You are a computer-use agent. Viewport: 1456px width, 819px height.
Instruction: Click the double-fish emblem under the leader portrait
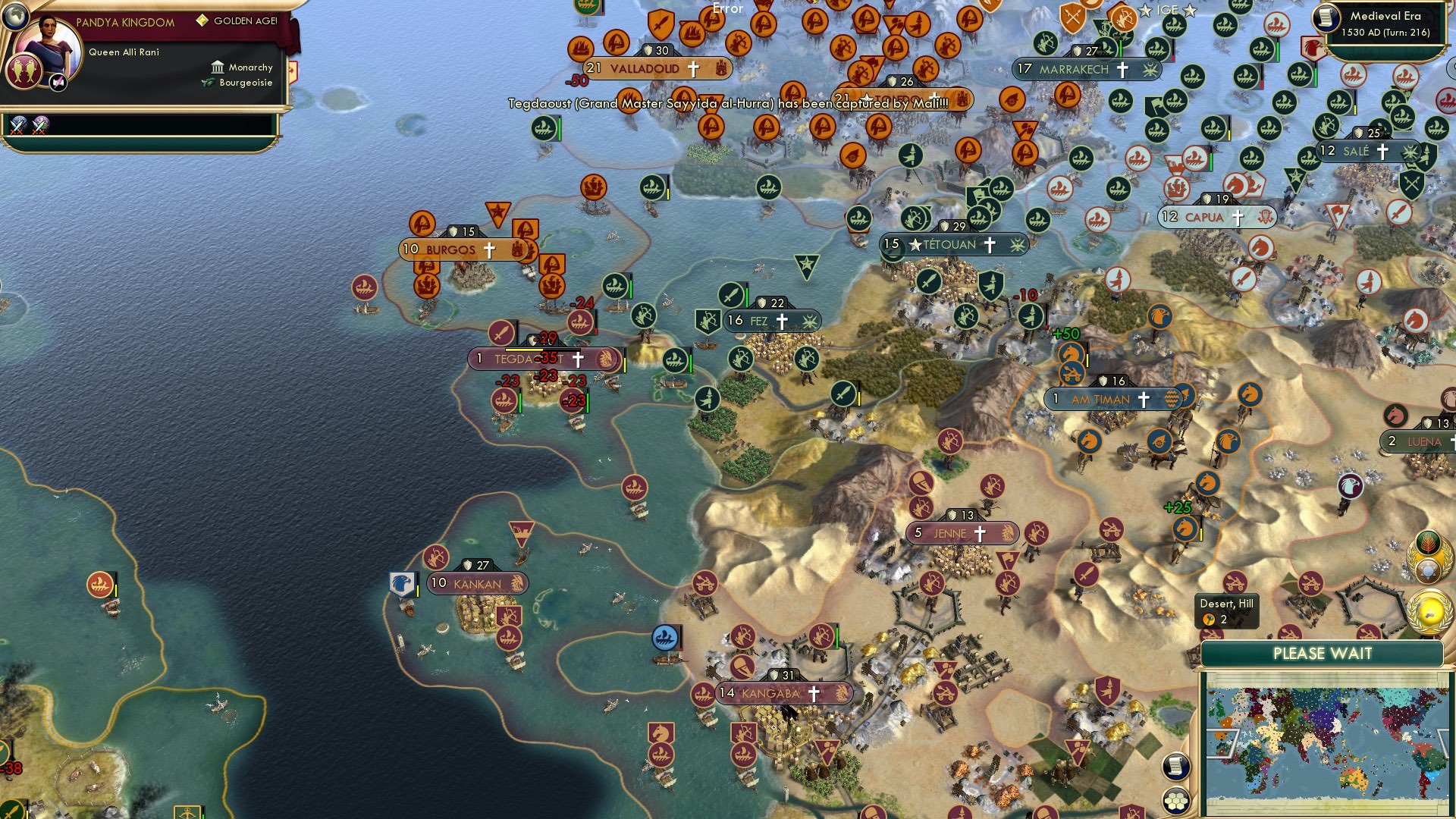(24, 73)
